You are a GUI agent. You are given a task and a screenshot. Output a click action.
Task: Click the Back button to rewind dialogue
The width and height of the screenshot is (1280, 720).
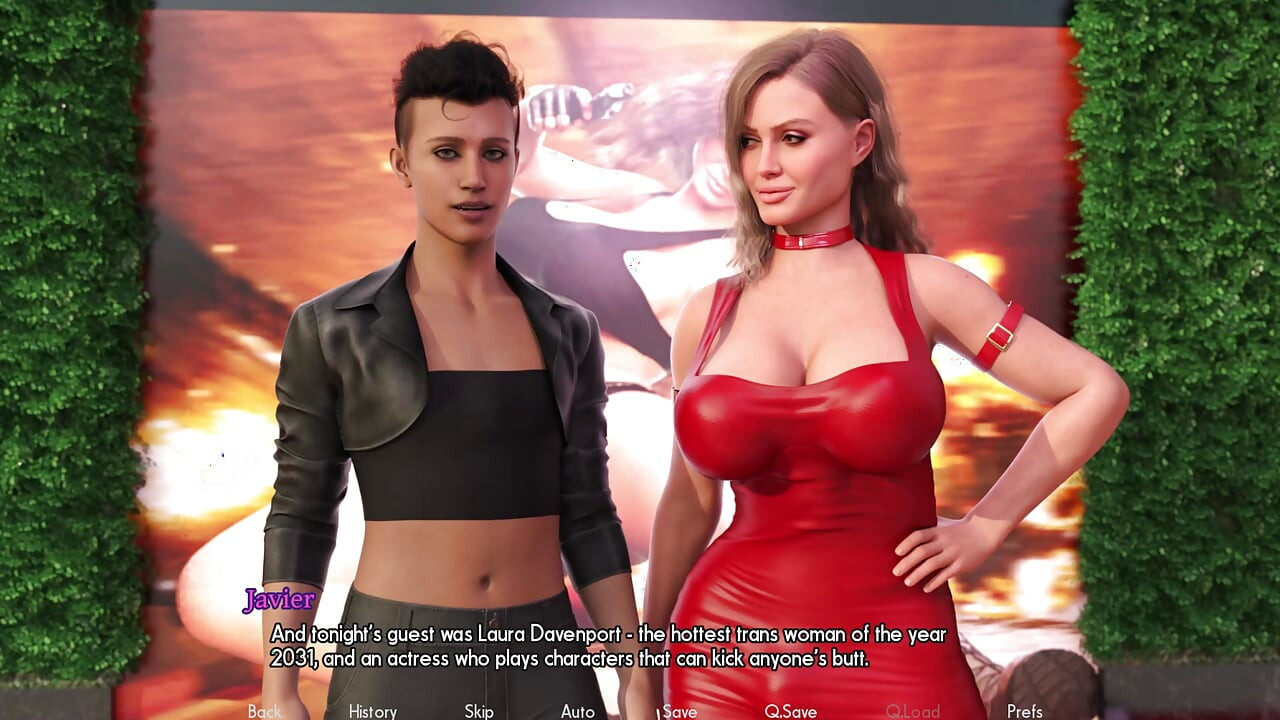point(263,711)
